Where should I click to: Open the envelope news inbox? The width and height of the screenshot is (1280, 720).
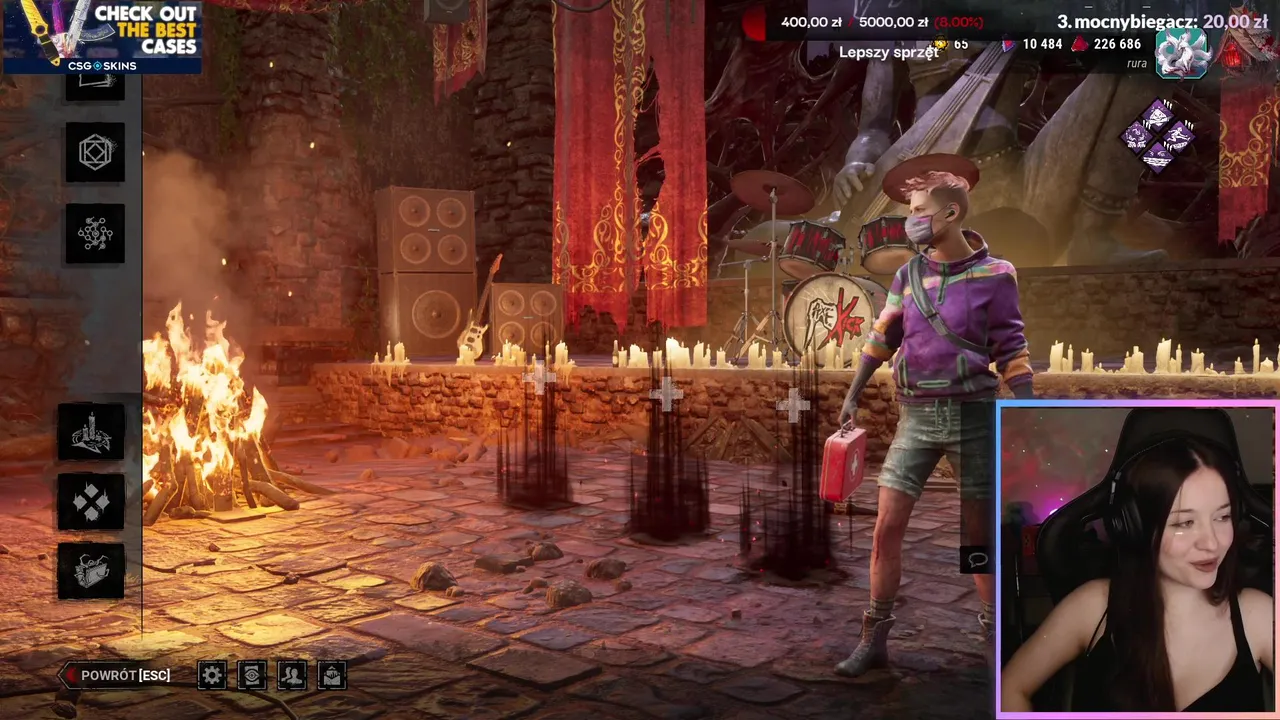click(x=332, y=675)
